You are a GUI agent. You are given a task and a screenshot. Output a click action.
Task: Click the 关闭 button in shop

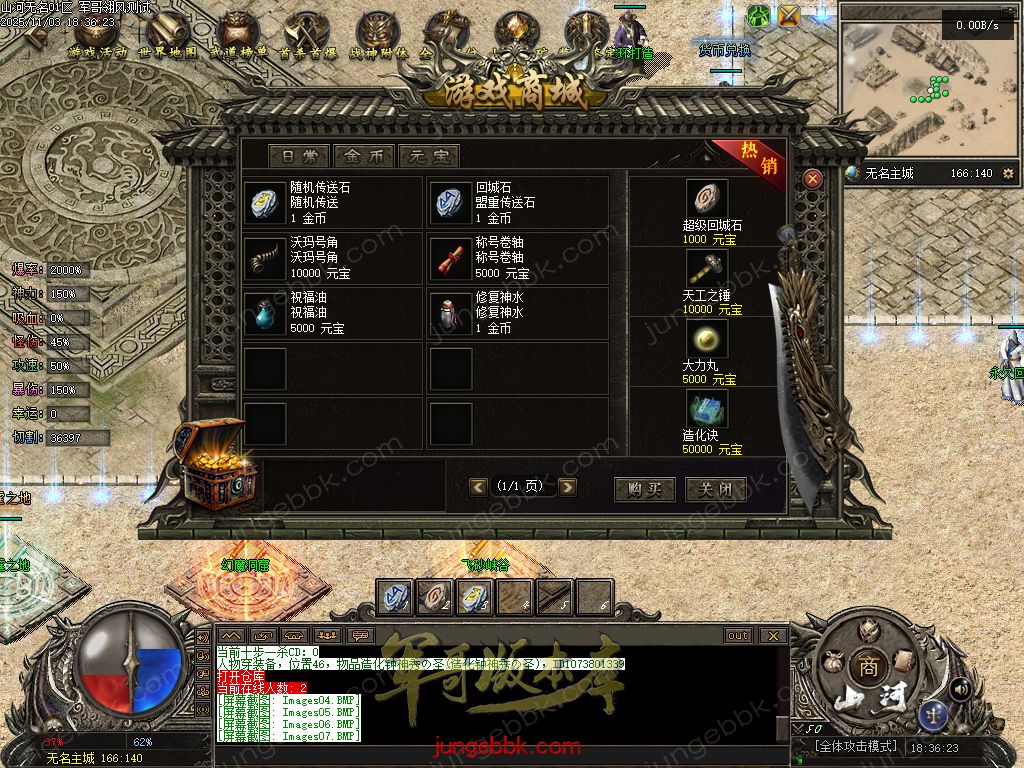tap(715, 489)
